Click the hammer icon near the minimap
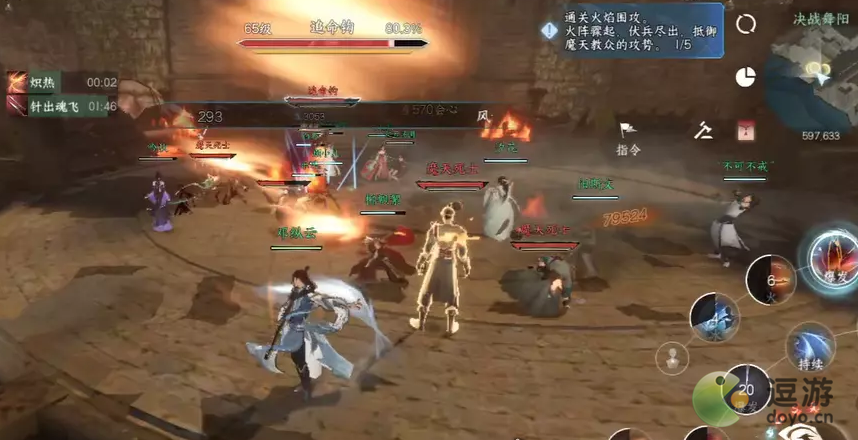This screenshot has height=440, width=858. click(705, 130)
